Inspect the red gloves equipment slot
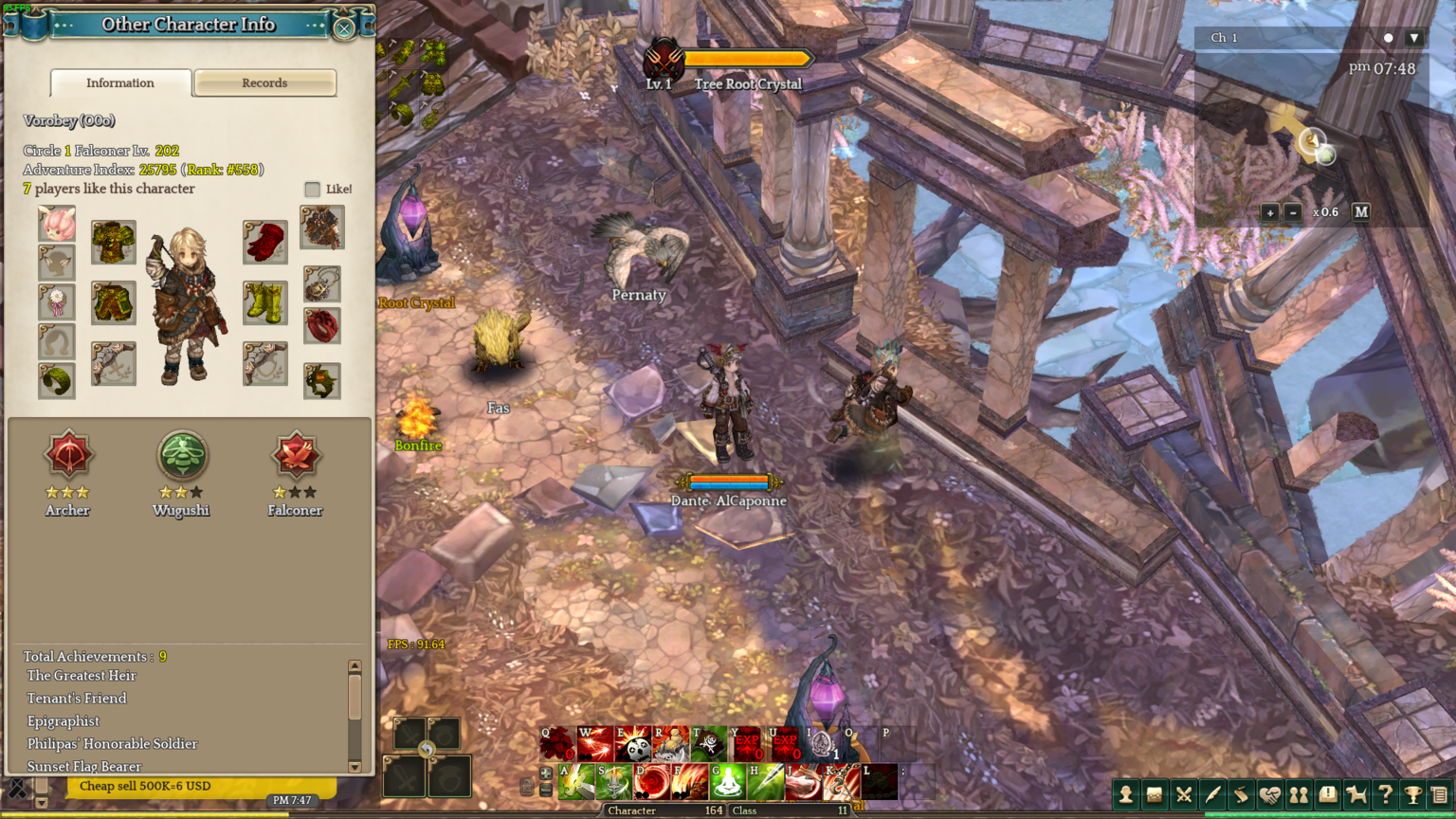The width and height of the screenshot is (1456, 819). pyautogui.click(x=265, y=243)
